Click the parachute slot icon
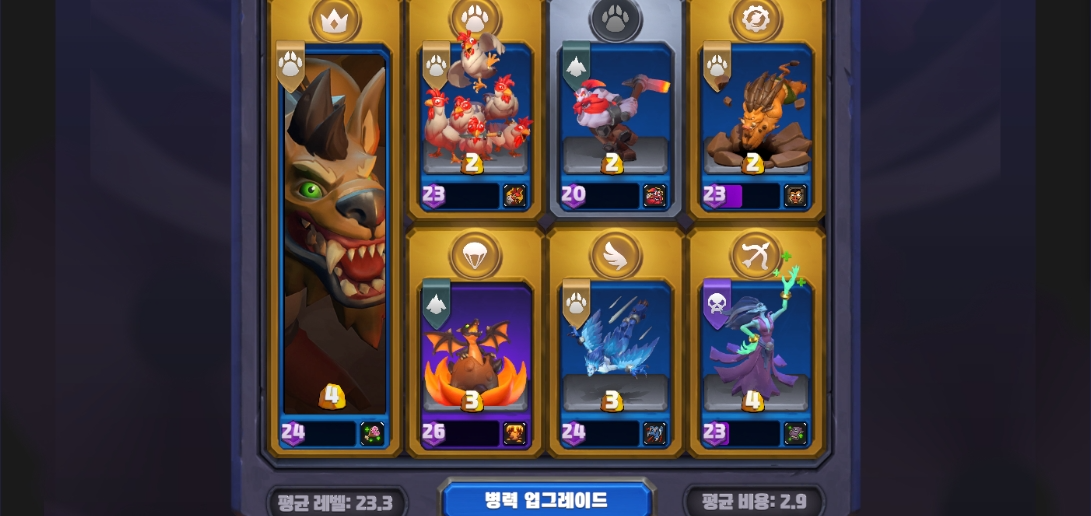1091x516 pixels. coord(475,255)
